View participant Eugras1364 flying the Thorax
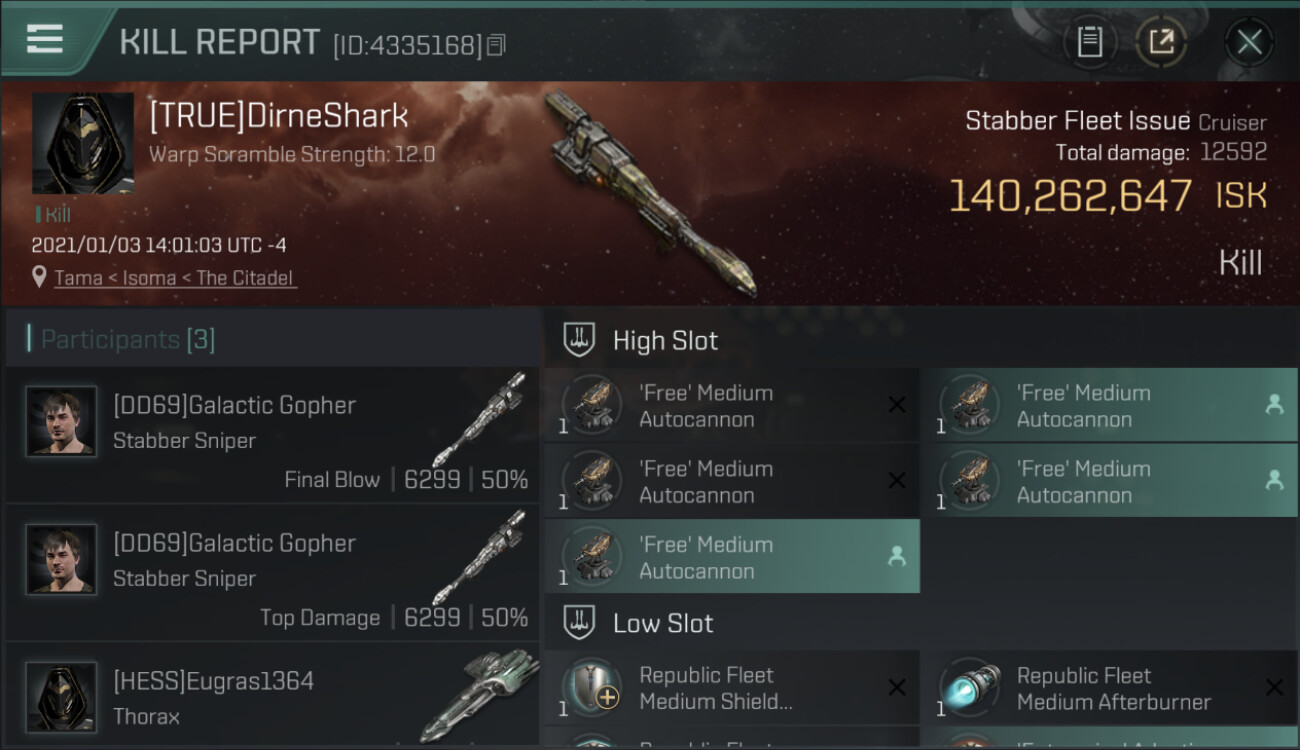Screen dimensions: 1300x750 (x=272, y=698)
